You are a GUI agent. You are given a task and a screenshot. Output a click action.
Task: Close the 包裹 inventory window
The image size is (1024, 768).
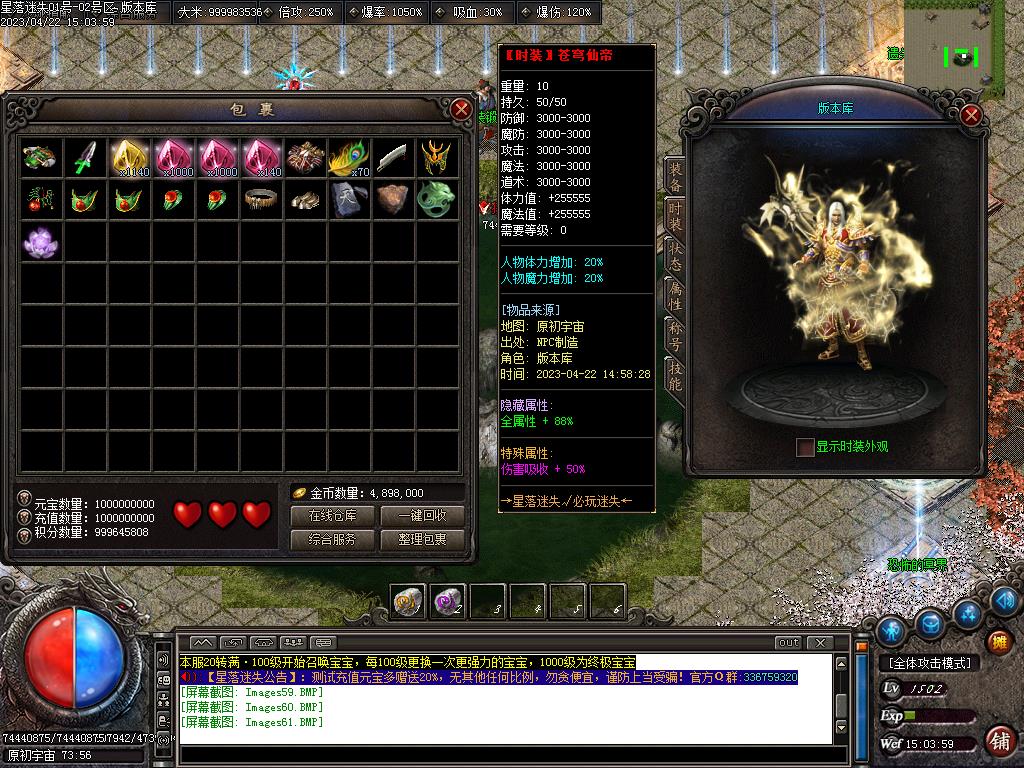pyautogui.click(x=461, y=109)
